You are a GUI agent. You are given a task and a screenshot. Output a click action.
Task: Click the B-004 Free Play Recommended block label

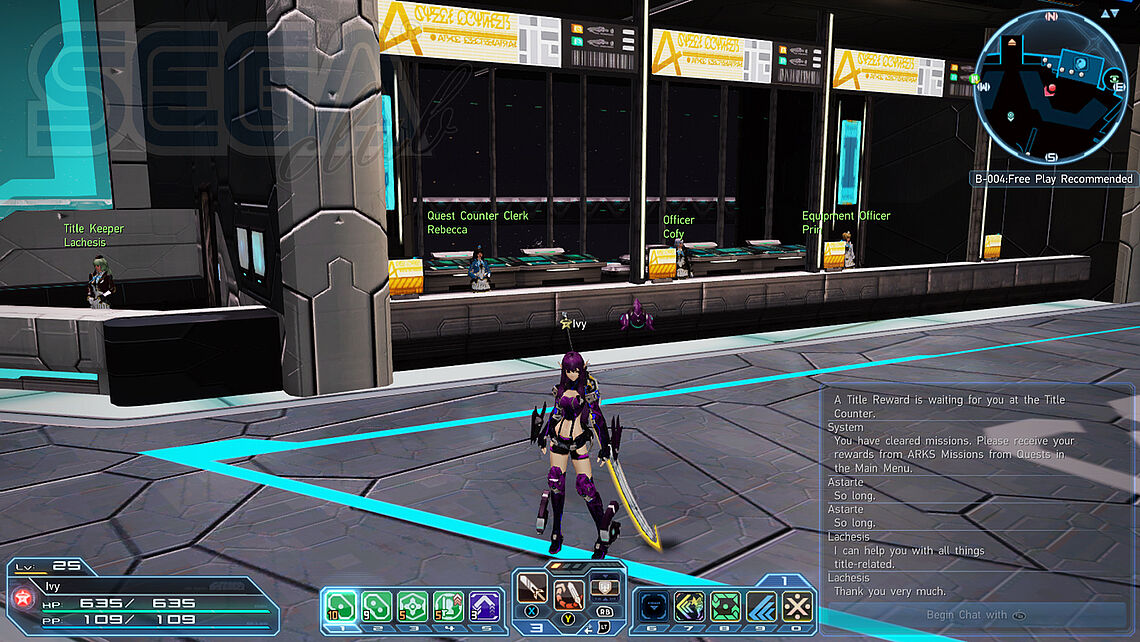coord(1055,179)
